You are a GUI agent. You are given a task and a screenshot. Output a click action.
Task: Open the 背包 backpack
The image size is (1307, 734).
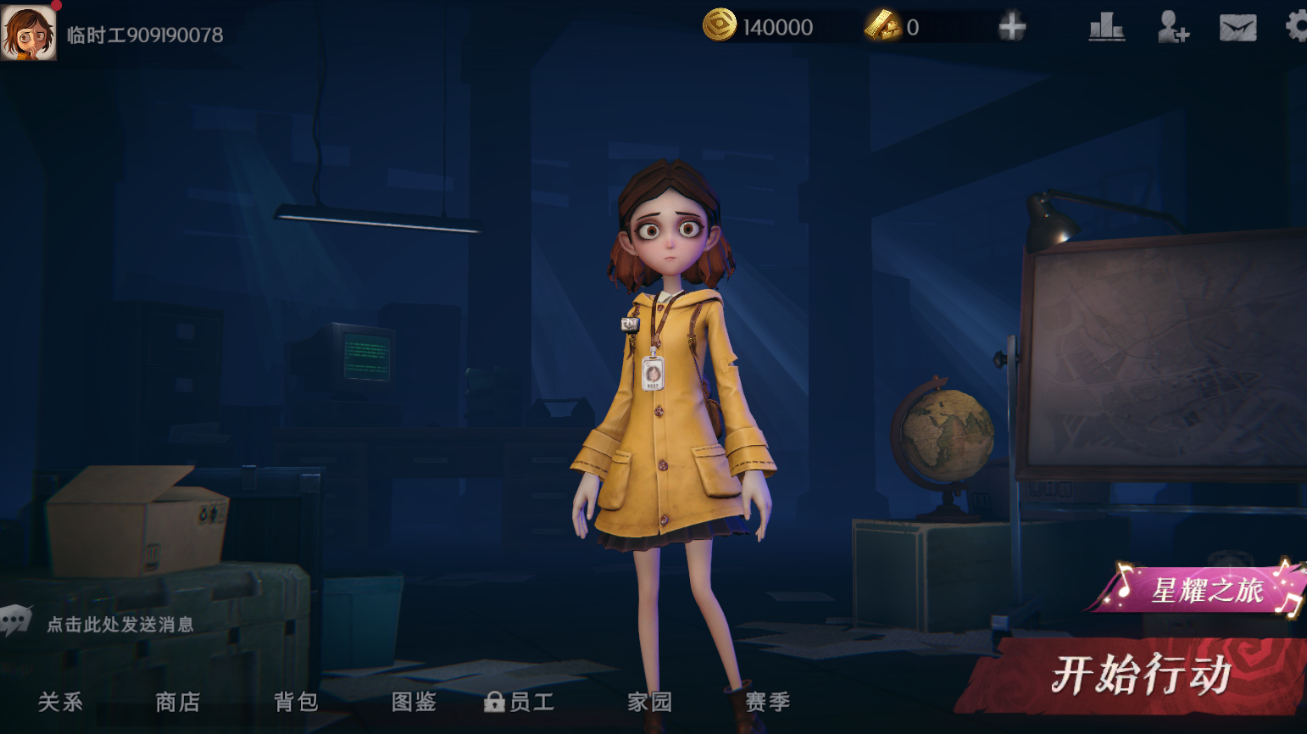[x=296, y=702]
